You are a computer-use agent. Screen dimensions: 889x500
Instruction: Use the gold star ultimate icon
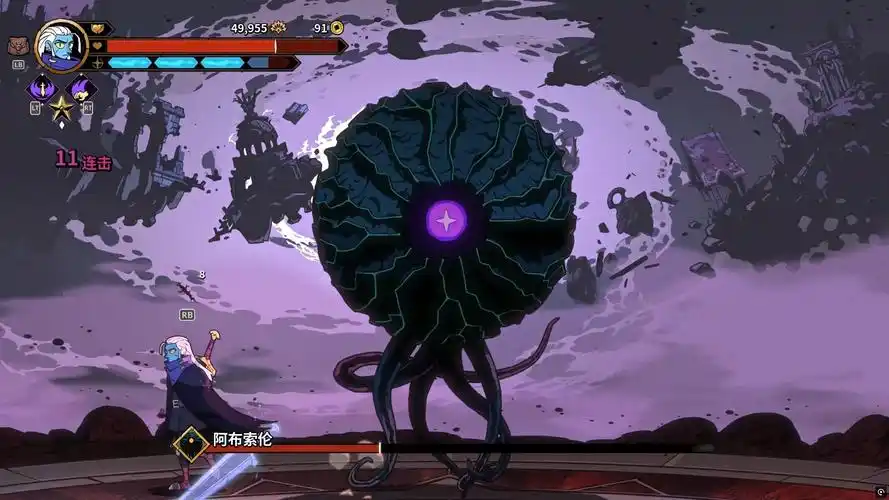[61, 108]
